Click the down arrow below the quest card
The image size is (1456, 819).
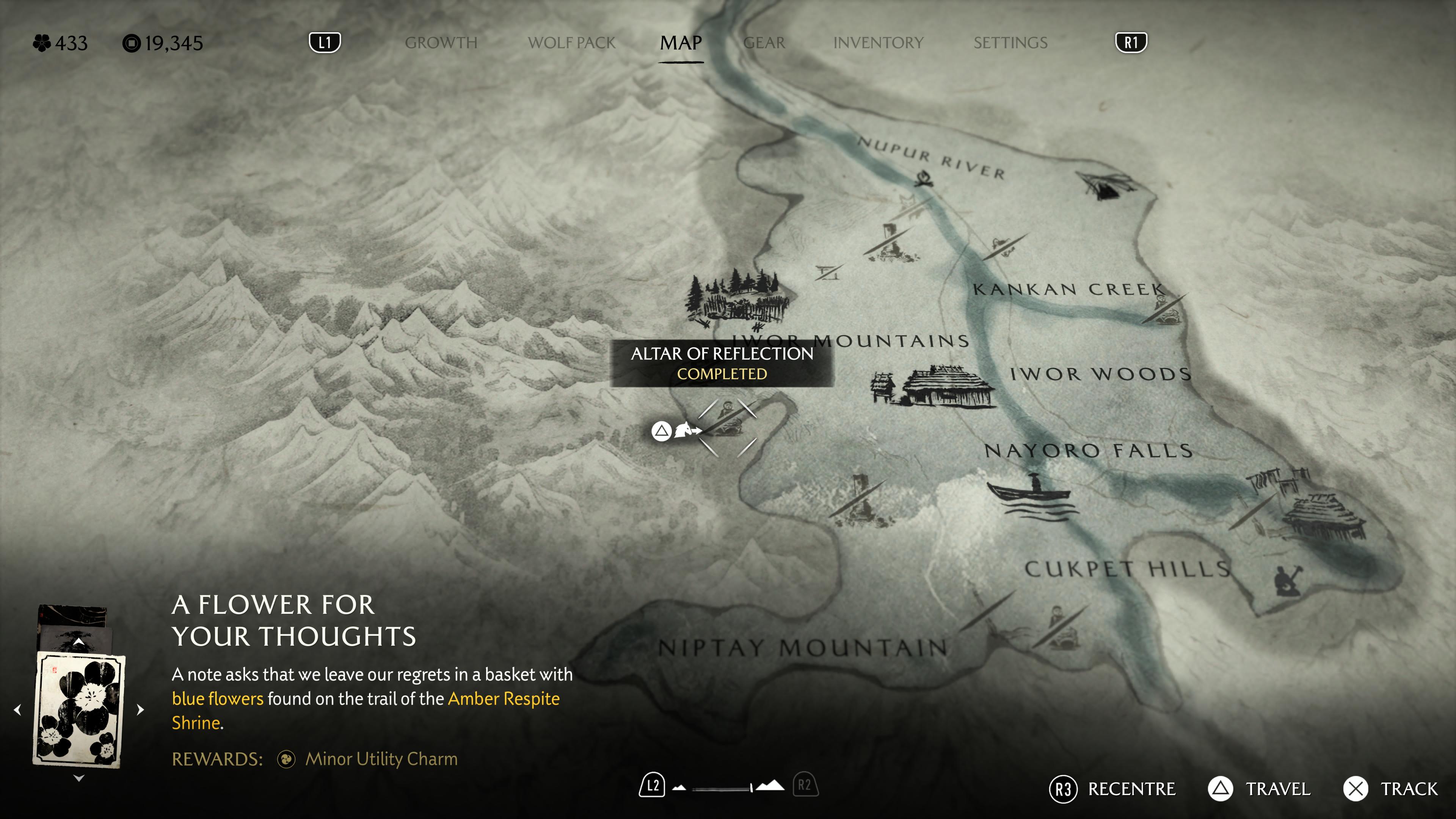(x=79, y=778)
